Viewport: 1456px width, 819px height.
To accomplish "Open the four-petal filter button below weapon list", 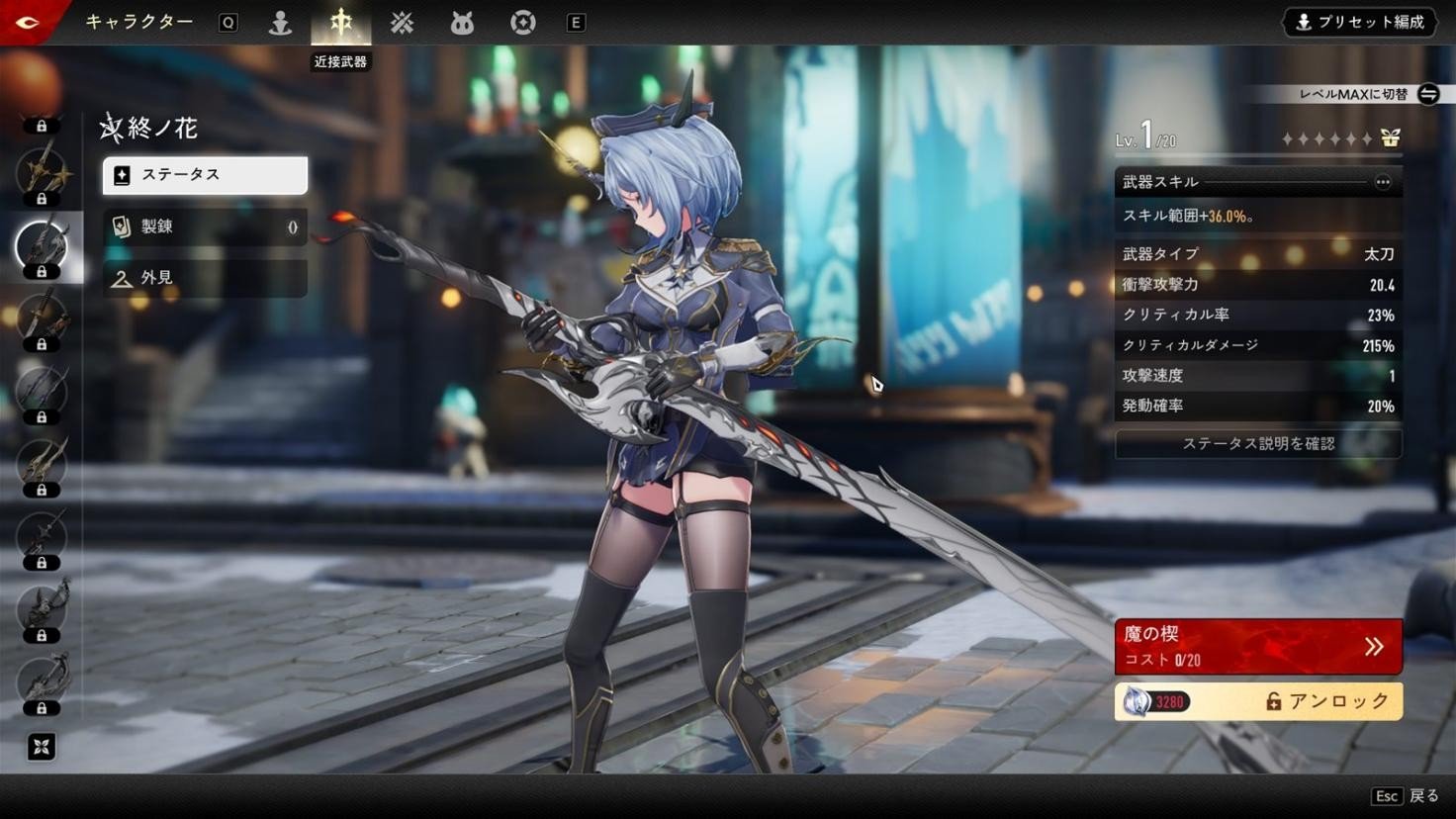I will 42,747.
